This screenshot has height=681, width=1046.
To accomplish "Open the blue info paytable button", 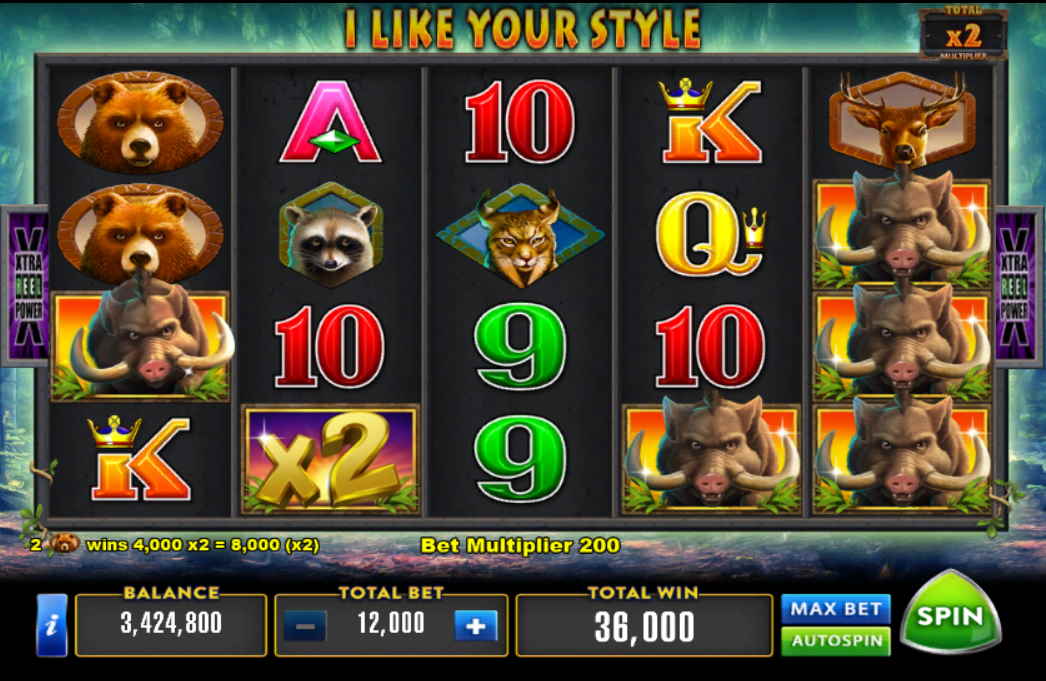I will pyautogui.click(x=52, y=626).
